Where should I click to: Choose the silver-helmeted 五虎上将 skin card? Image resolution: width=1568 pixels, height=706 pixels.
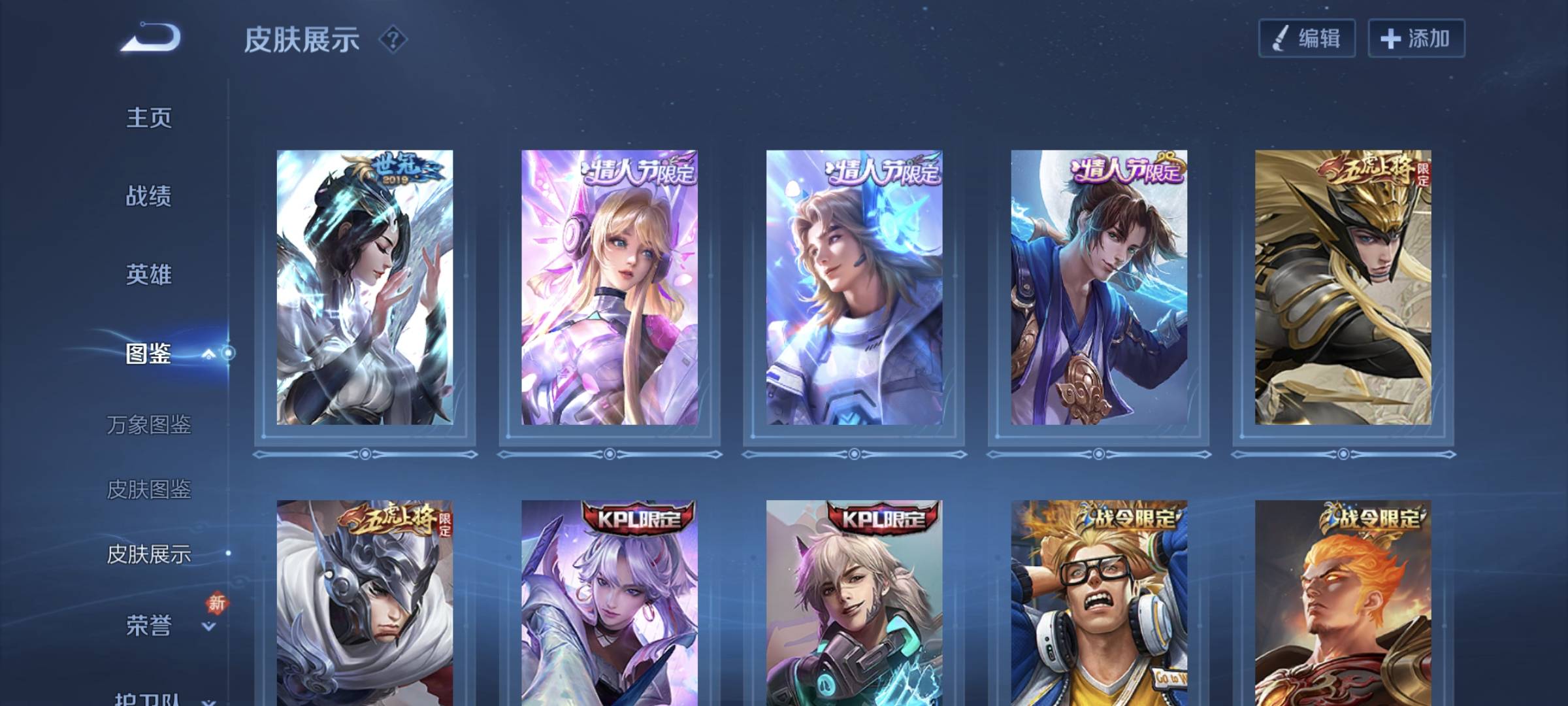365,601
